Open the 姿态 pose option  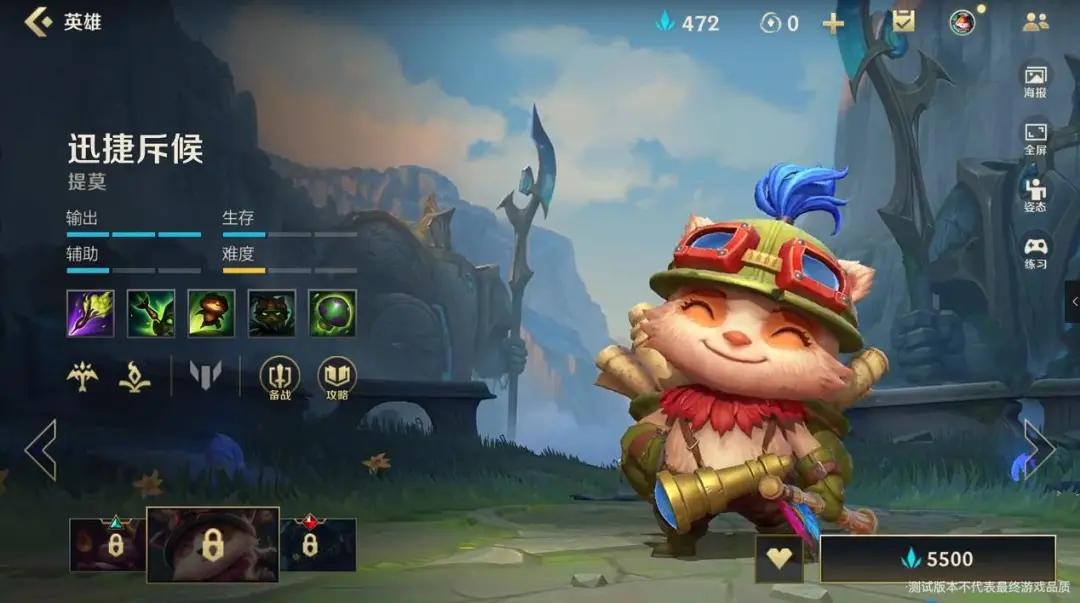(x=1035, y=195)
